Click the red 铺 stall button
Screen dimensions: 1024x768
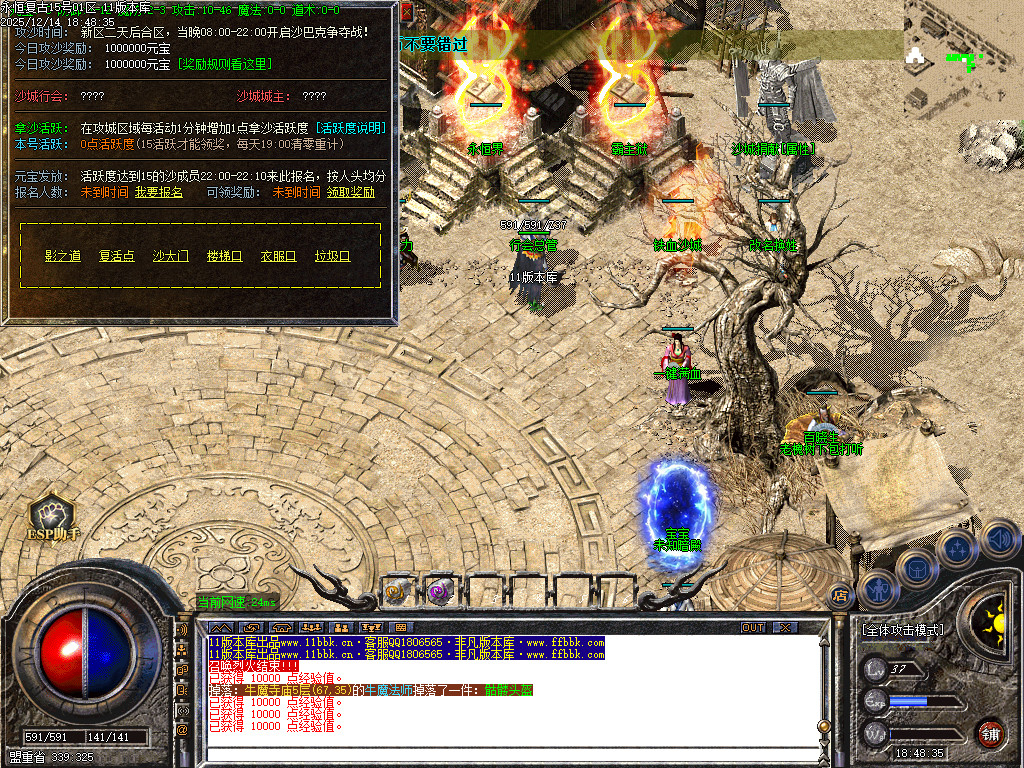click(990, 733)
